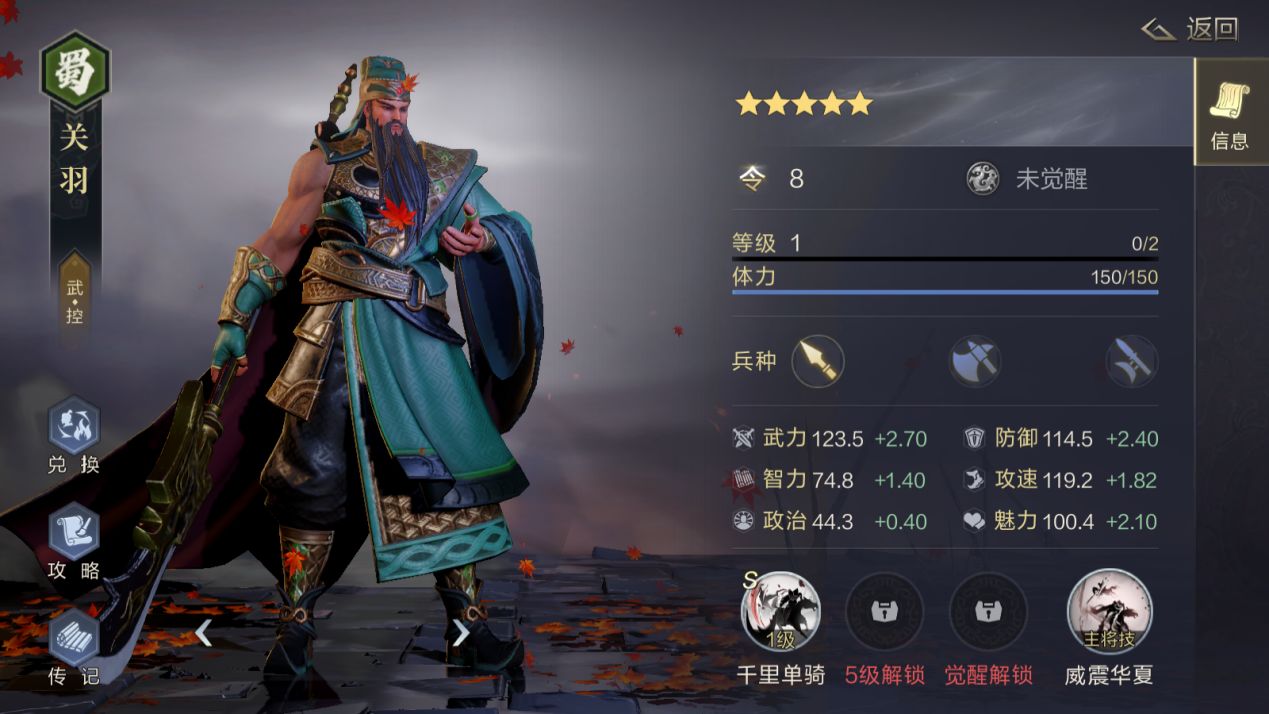This screenshot has width=1269, height=714.
Task: Open the 威震华夏 leader skill
Action: [1109, 611]
